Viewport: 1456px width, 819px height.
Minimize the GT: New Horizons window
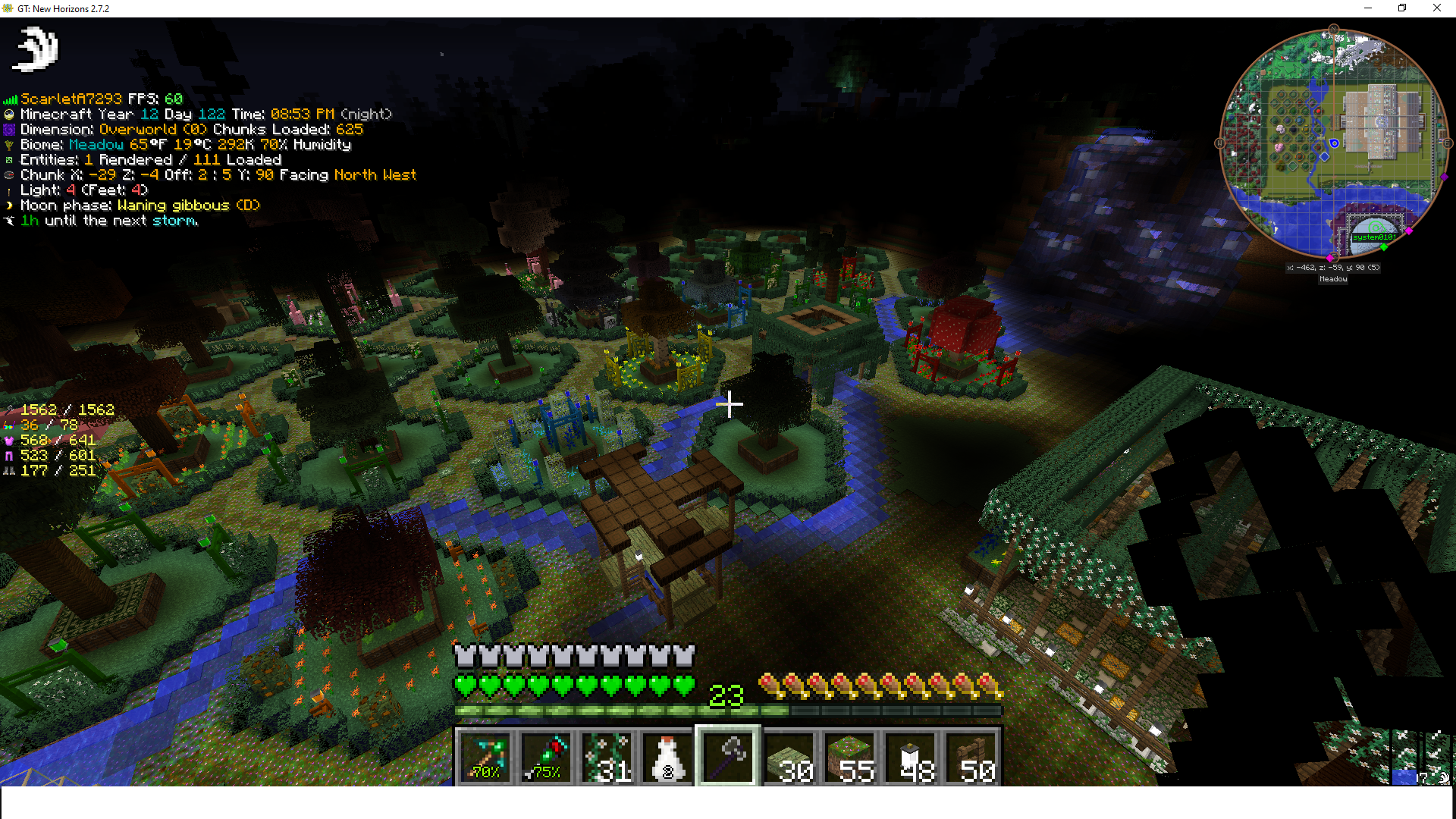[1368, 8]
